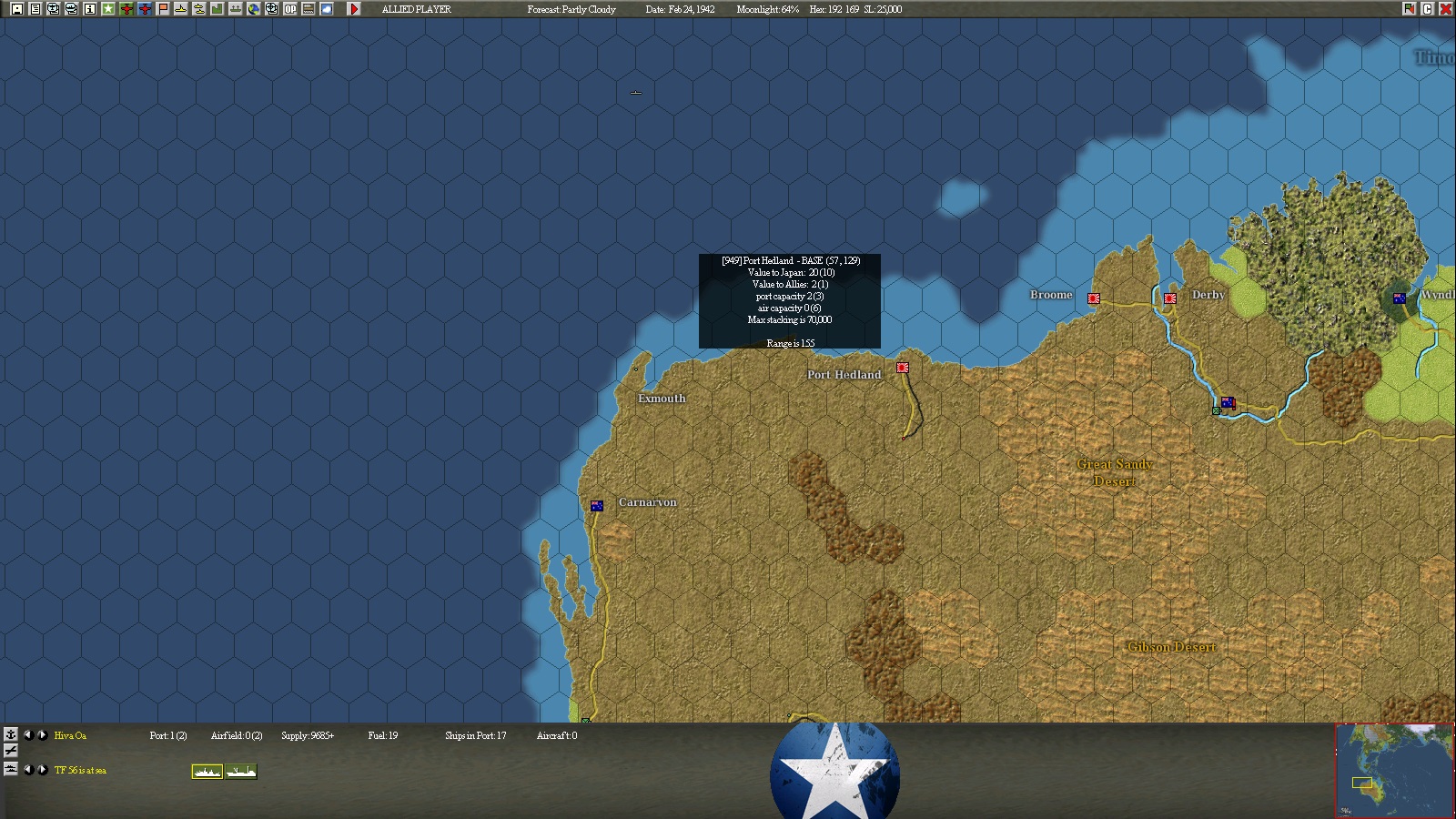
Task: Toggle Japanese air display with green plane icon
Action: click(126, 9)
